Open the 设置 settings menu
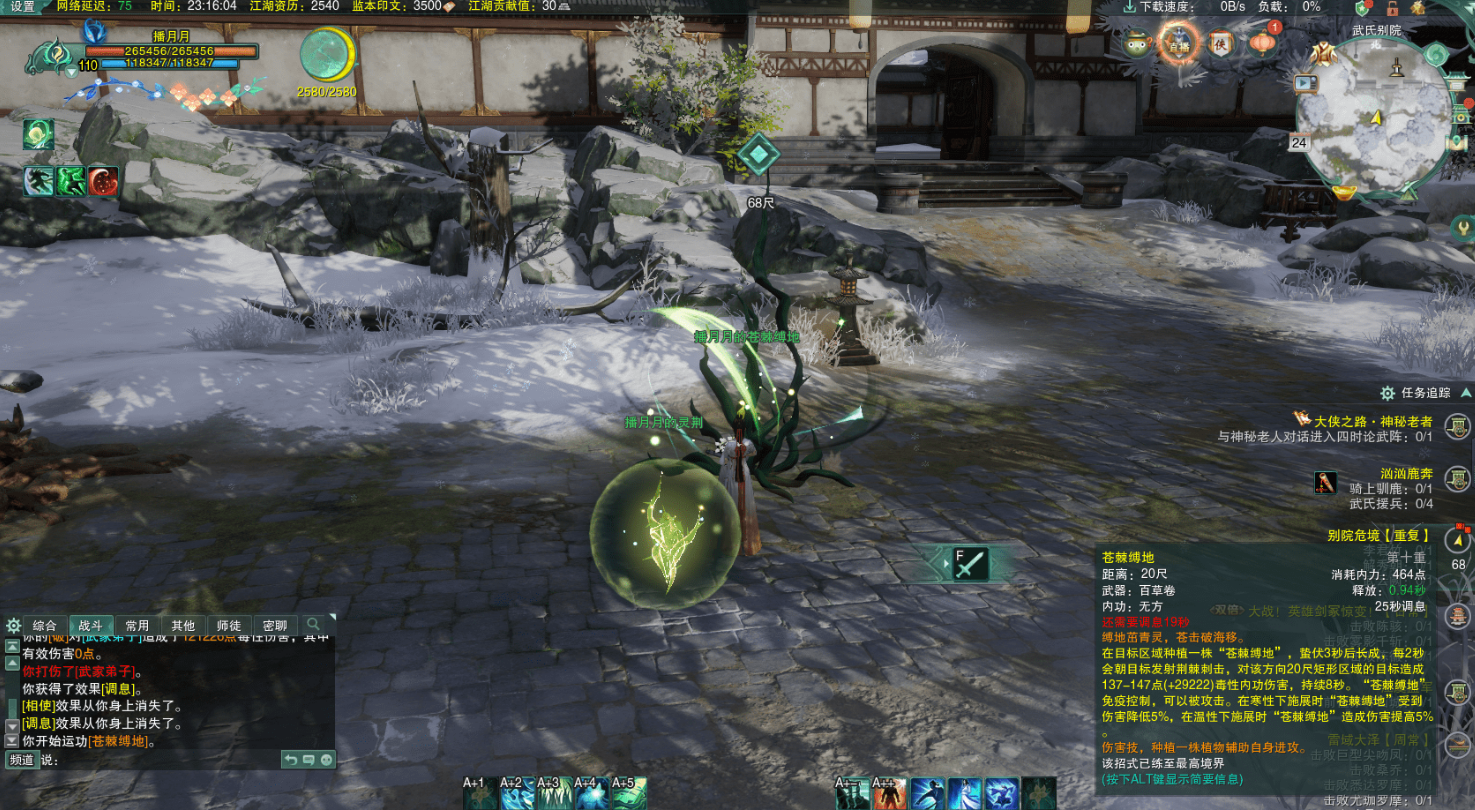The height and width of the screenshot is (810, 1475). tap(22, 6)
